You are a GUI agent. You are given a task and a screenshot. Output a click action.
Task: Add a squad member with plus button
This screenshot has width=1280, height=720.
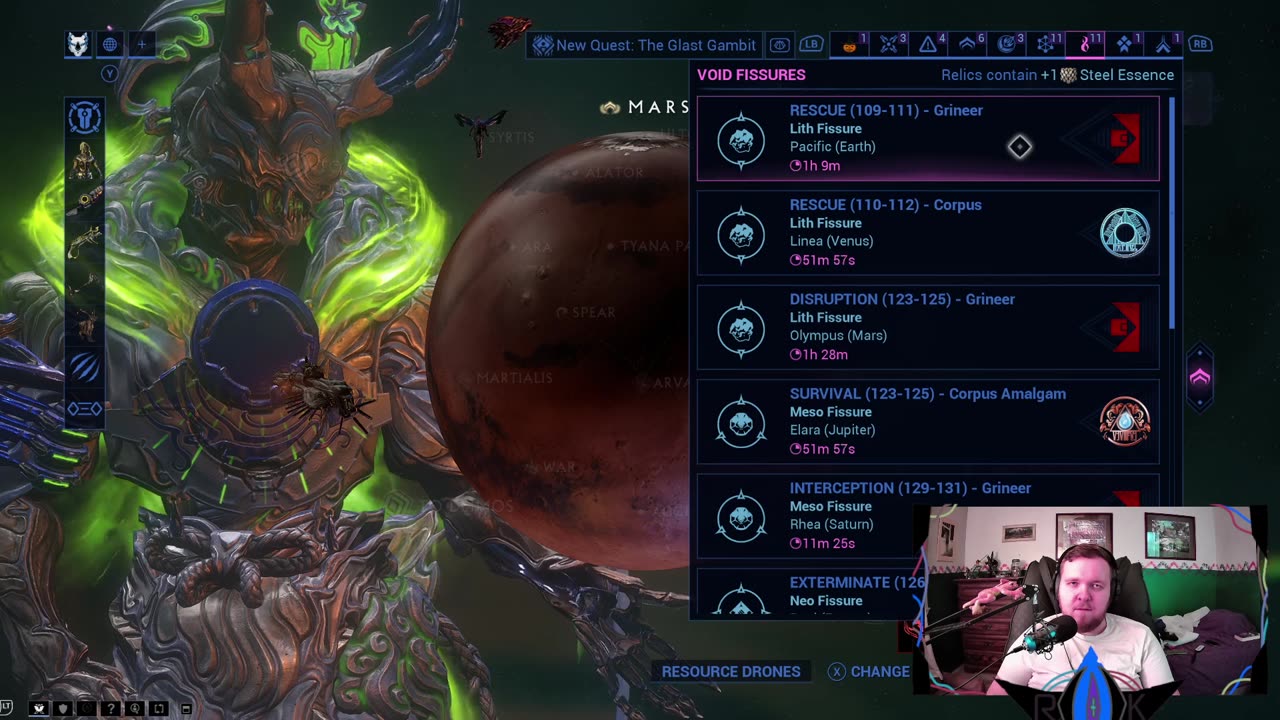click(142, 44)
